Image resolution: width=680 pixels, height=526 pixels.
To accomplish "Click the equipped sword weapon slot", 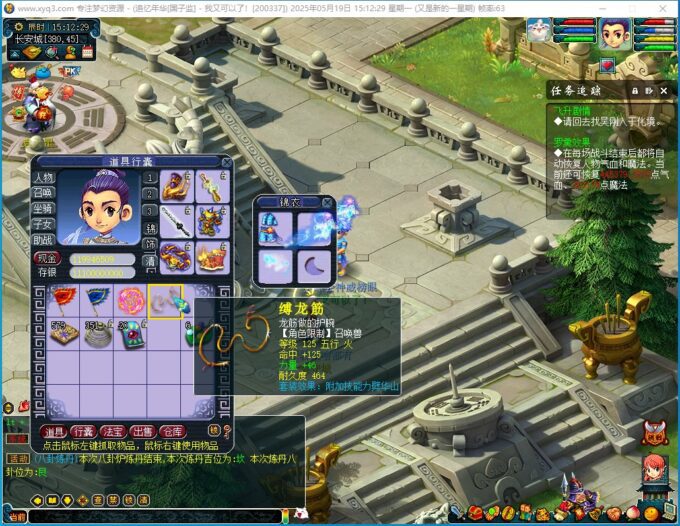I will point(179,218).
